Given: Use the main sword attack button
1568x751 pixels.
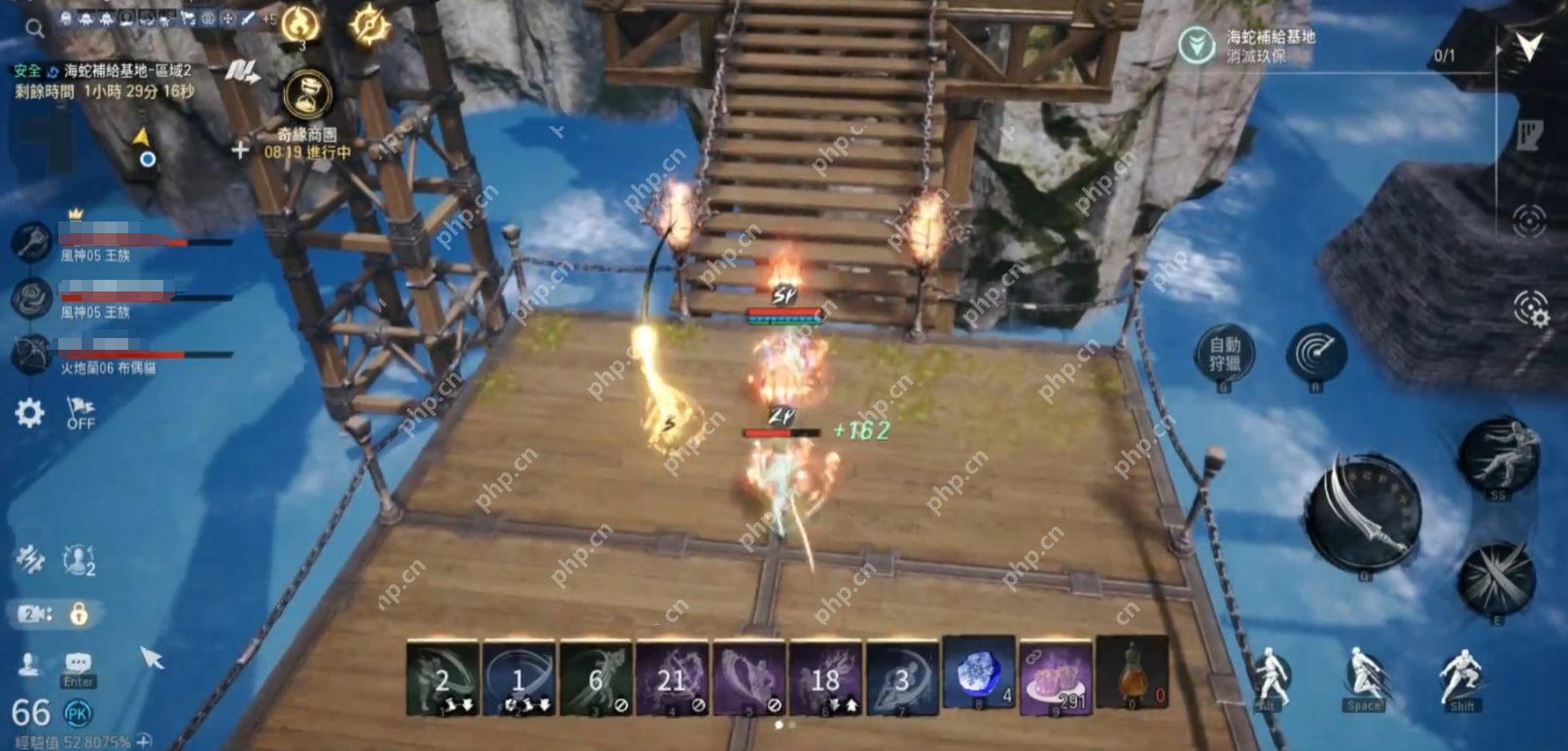Looking at the screenshot, I should click(x=1364, y=512).
